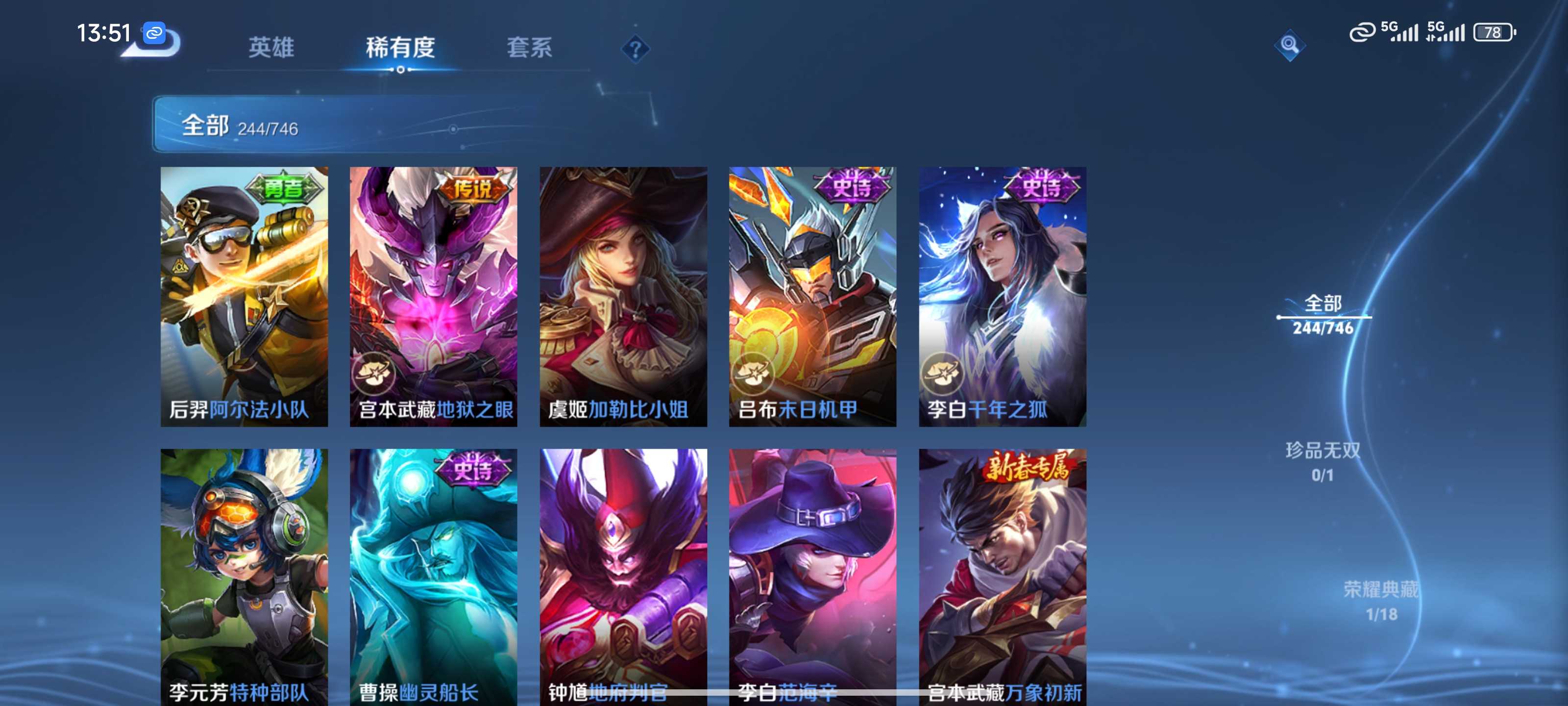The height and width of the screenshot is (706, 1568).
Task: Switch to the 英雄 tab
Action: point(271,48)
